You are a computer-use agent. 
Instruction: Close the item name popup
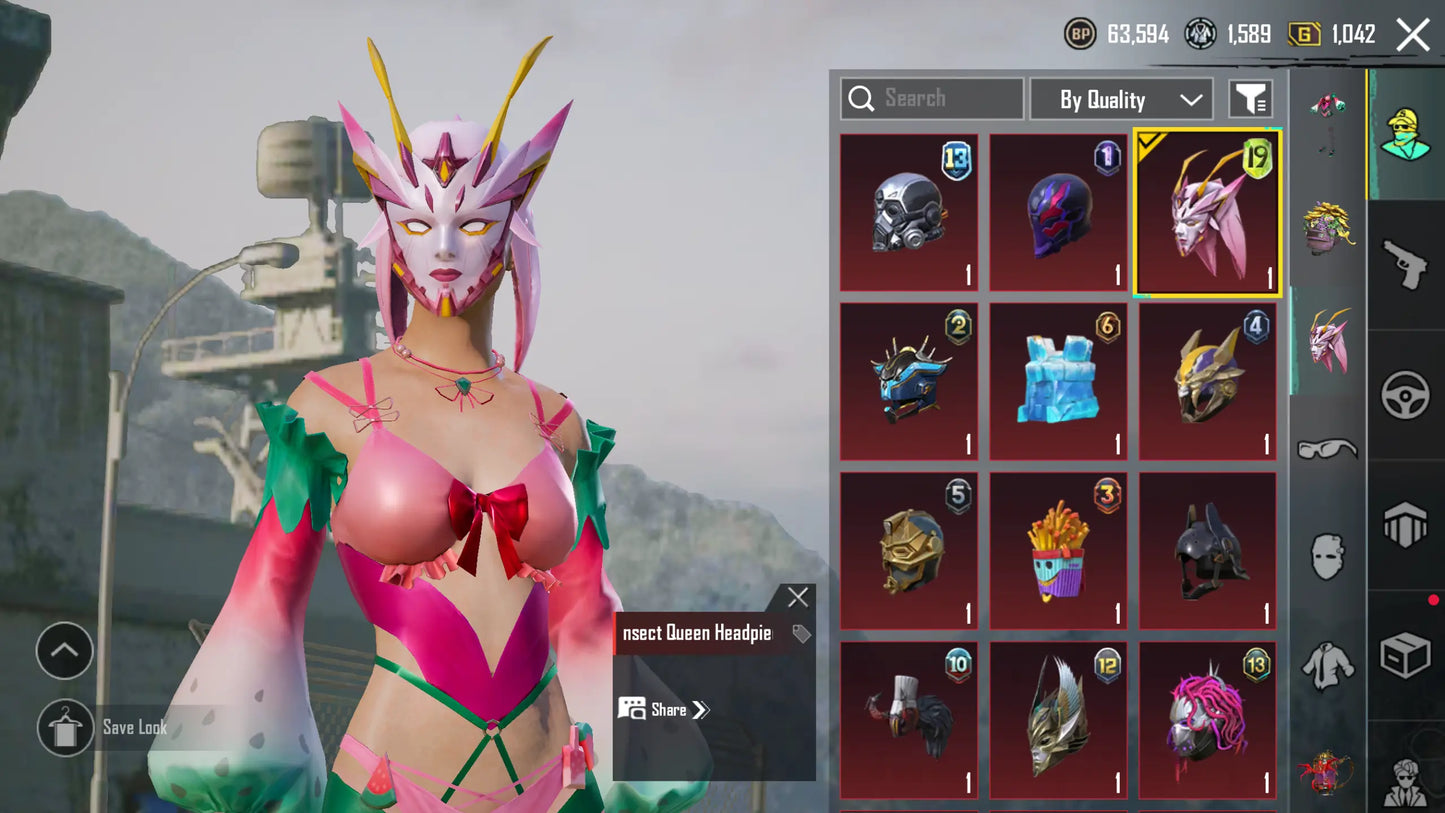[x=797, y=598]
